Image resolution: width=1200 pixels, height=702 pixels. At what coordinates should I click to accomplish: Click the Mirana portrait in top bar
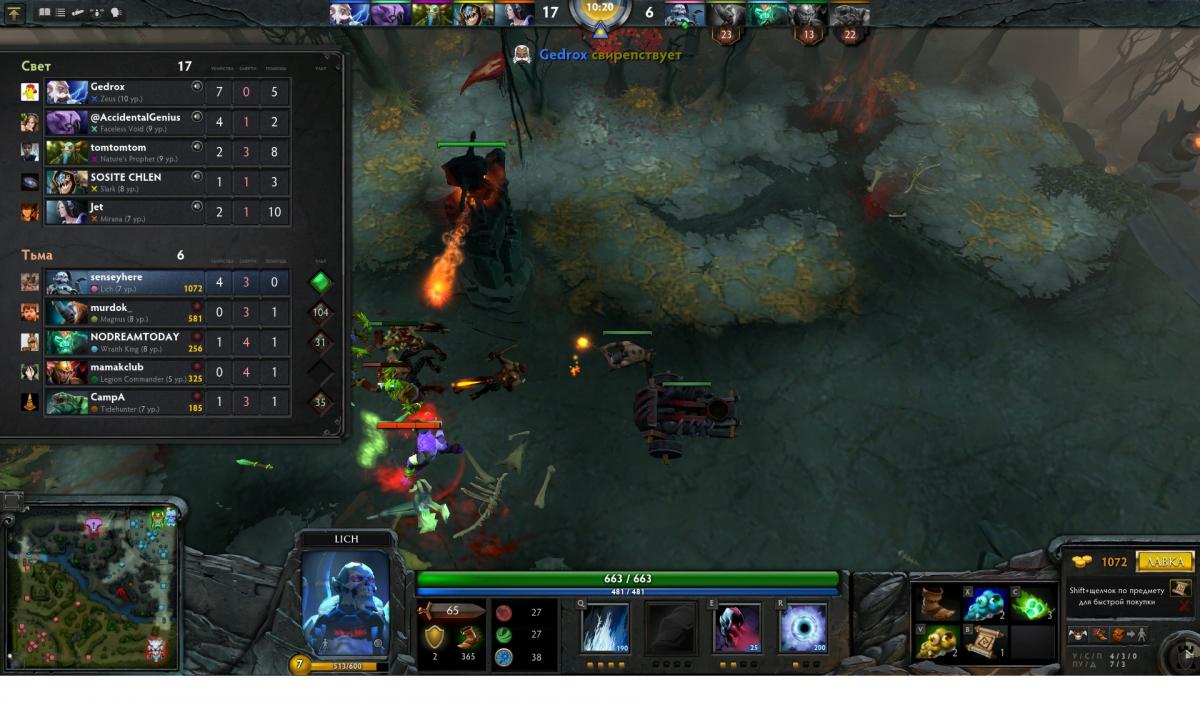514,14
